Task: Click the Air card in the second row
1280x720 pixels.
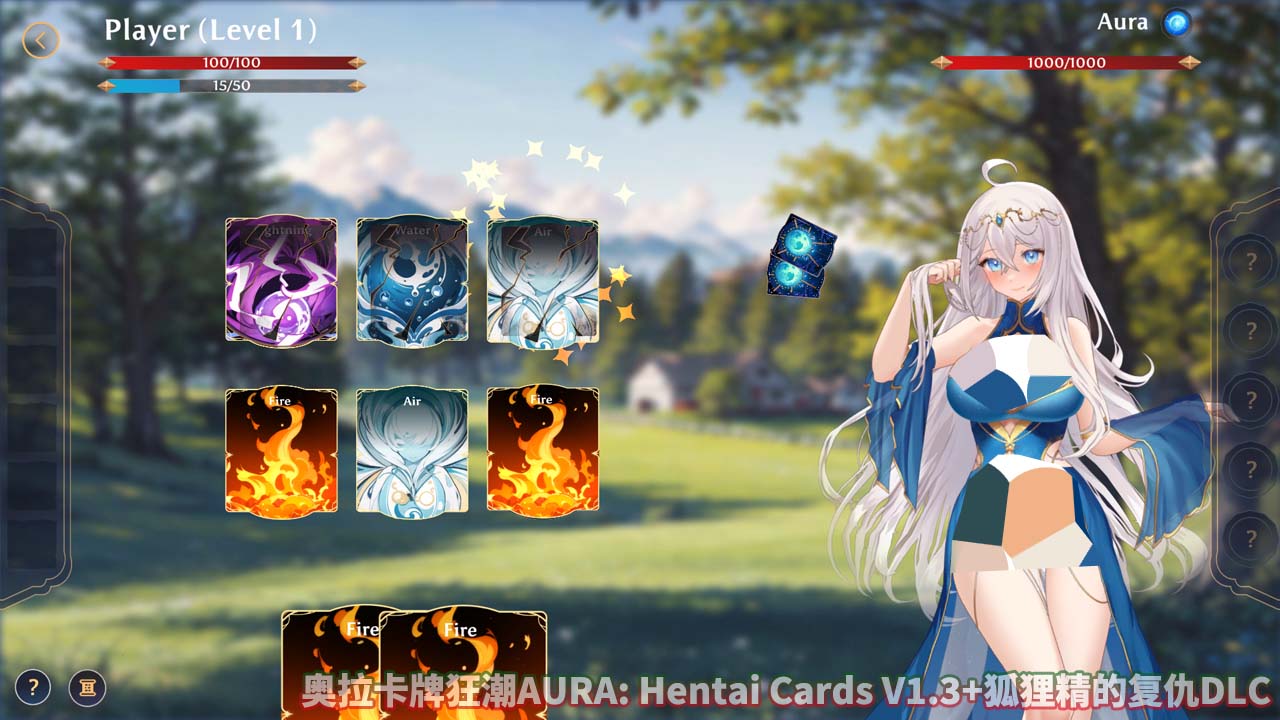Action: 413,450
